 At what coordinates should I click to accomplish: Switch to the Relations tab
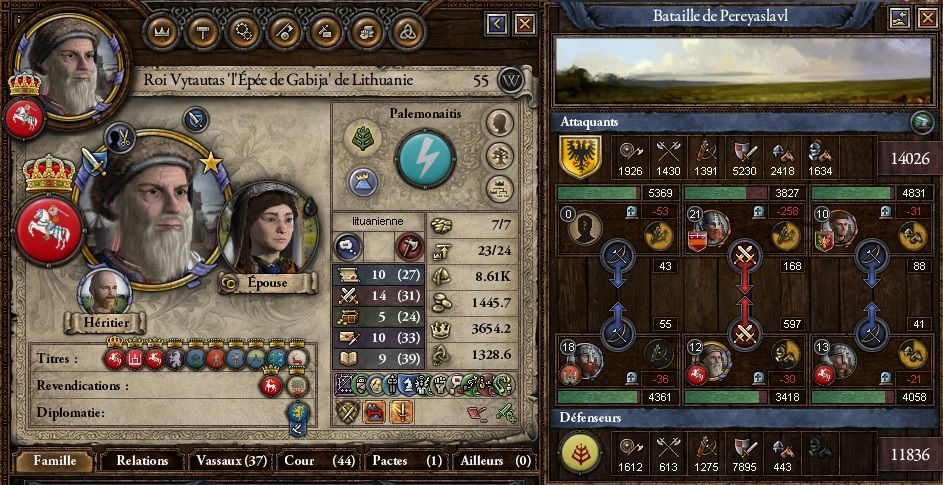[x=142, y=461]
